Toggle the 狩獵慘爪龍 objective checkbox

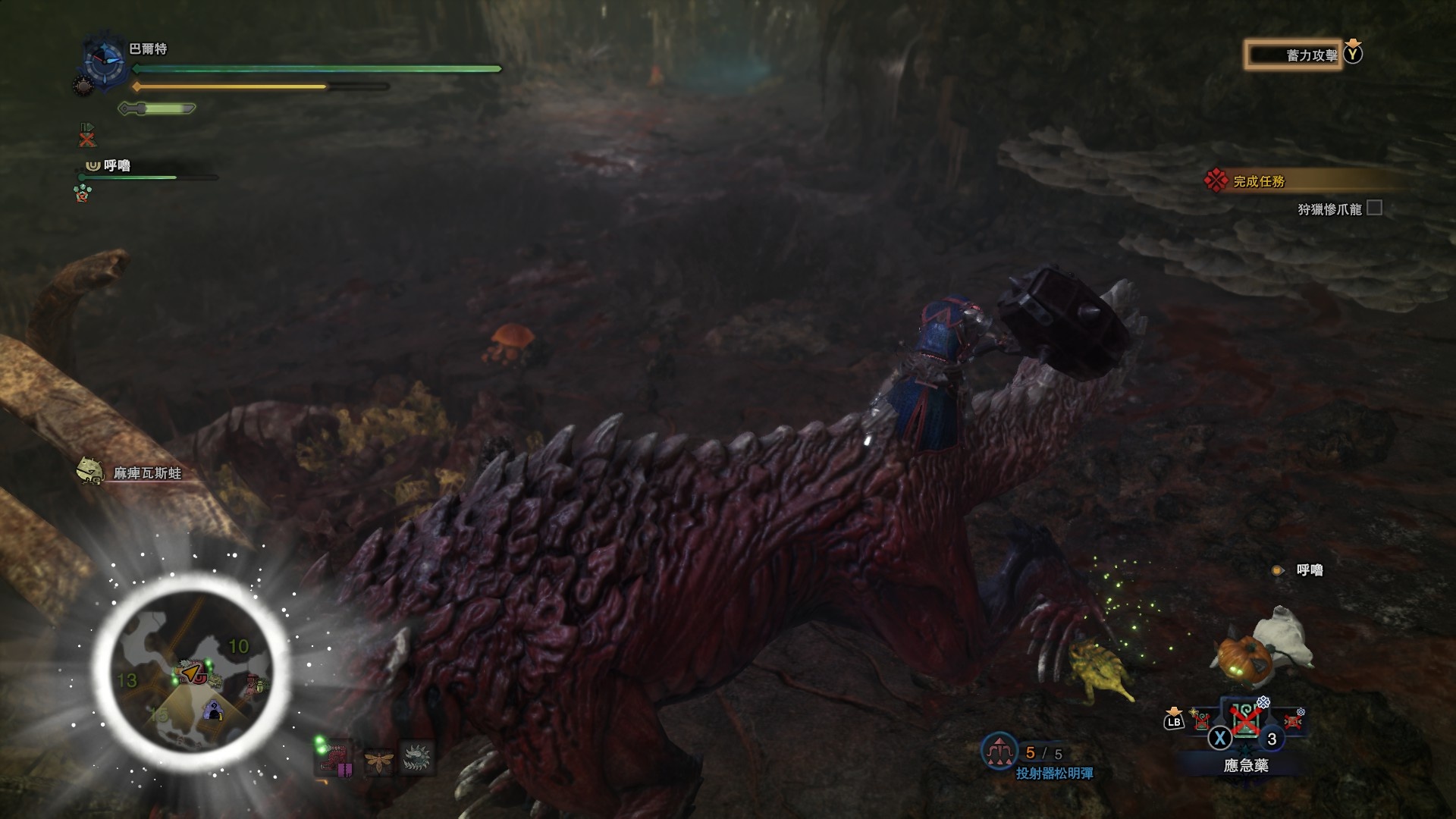coord(1374,208)
